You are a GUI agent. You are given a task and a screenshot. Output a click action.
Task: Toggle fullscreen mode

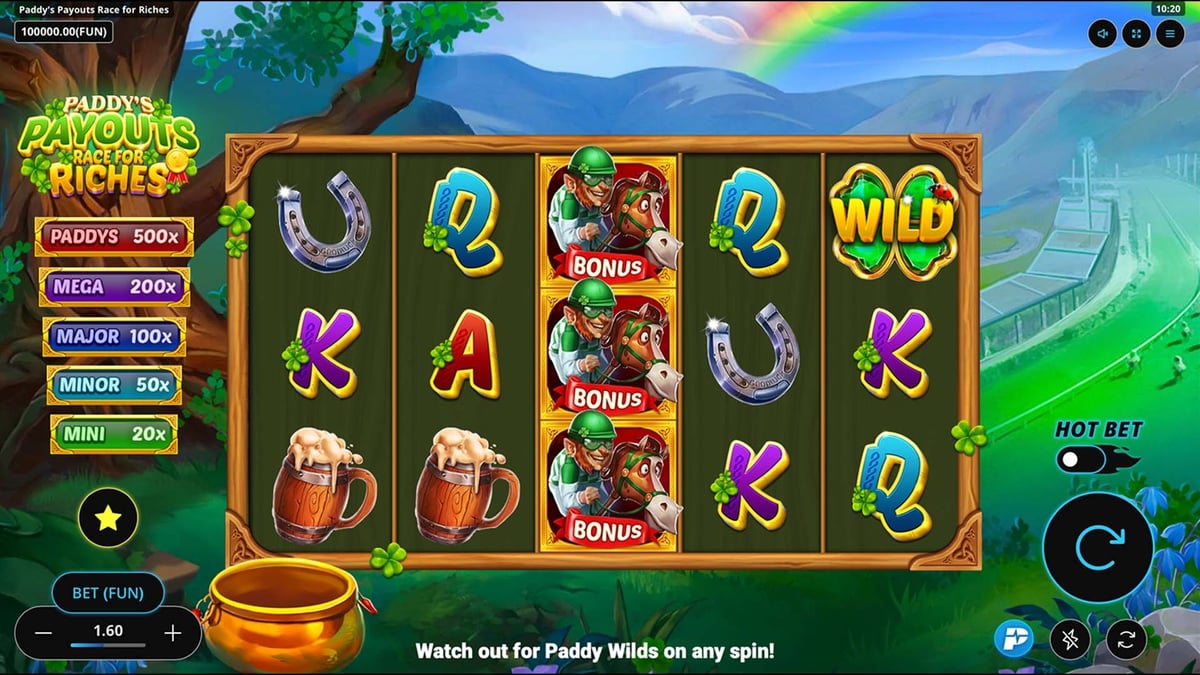1136,34
